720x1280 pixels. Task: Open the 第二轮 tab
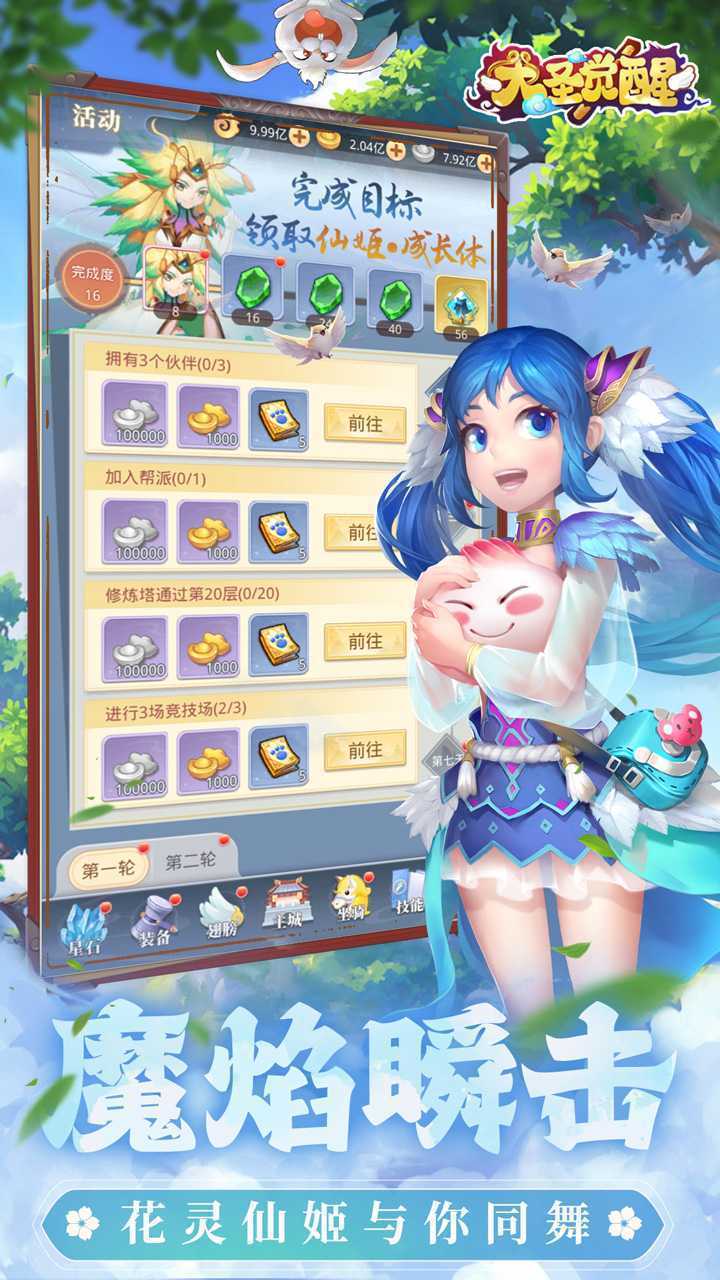click(x=190, y=862)
